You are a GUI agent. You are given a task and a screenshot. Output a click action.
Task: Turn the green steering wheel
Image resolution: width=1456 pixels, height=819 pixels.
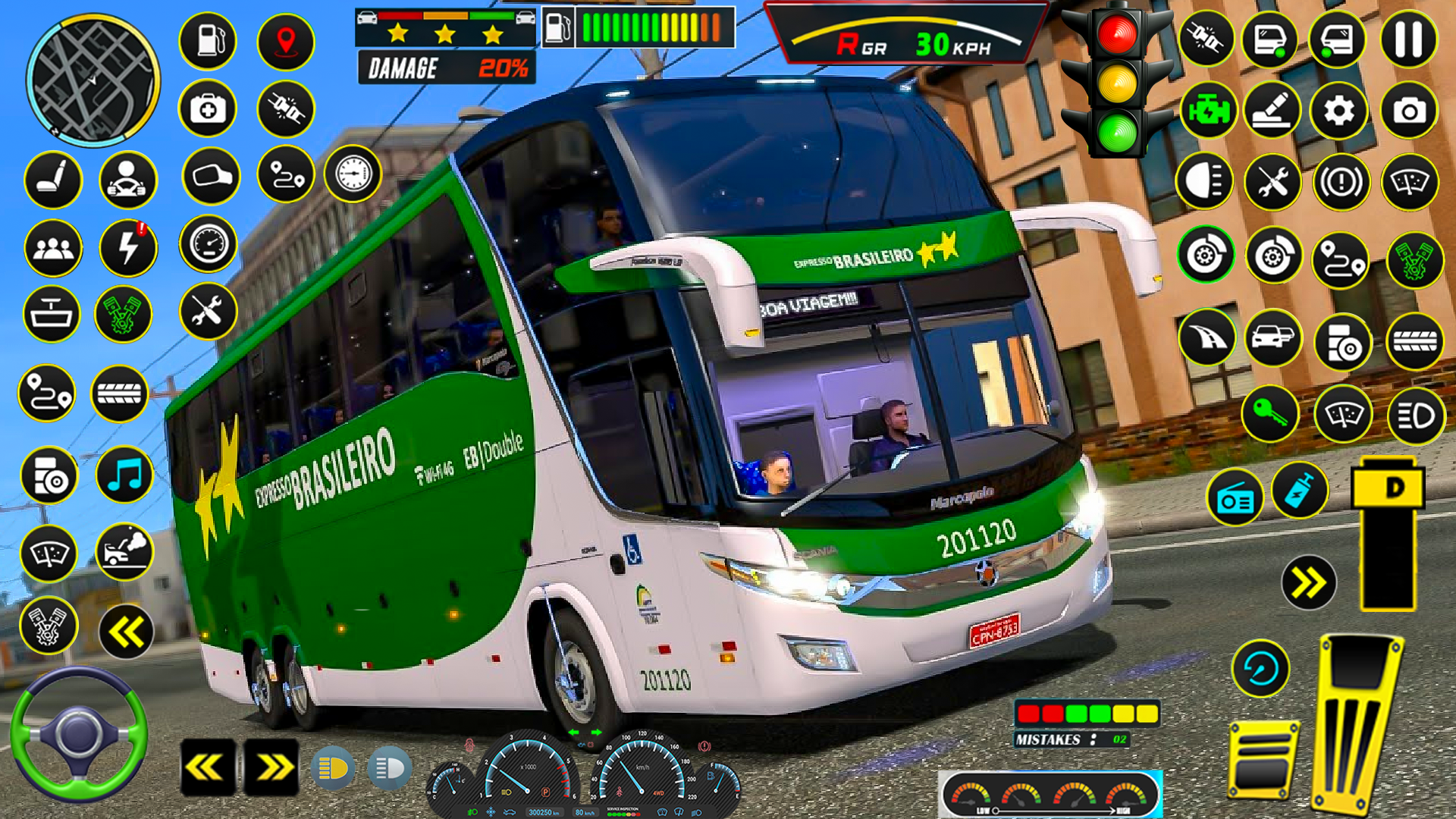pos(78,734)
